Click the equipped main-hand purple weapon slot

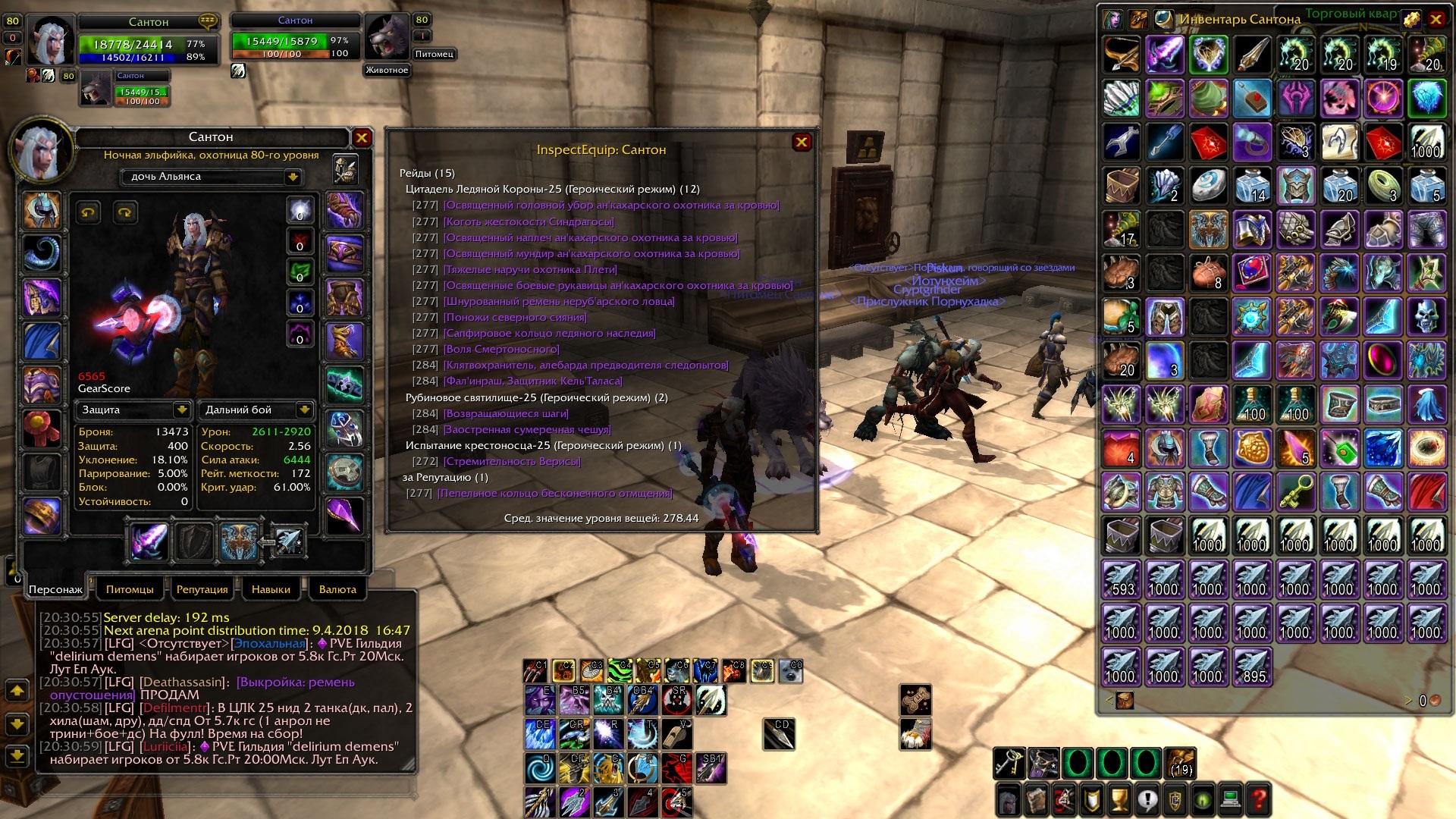149,541
